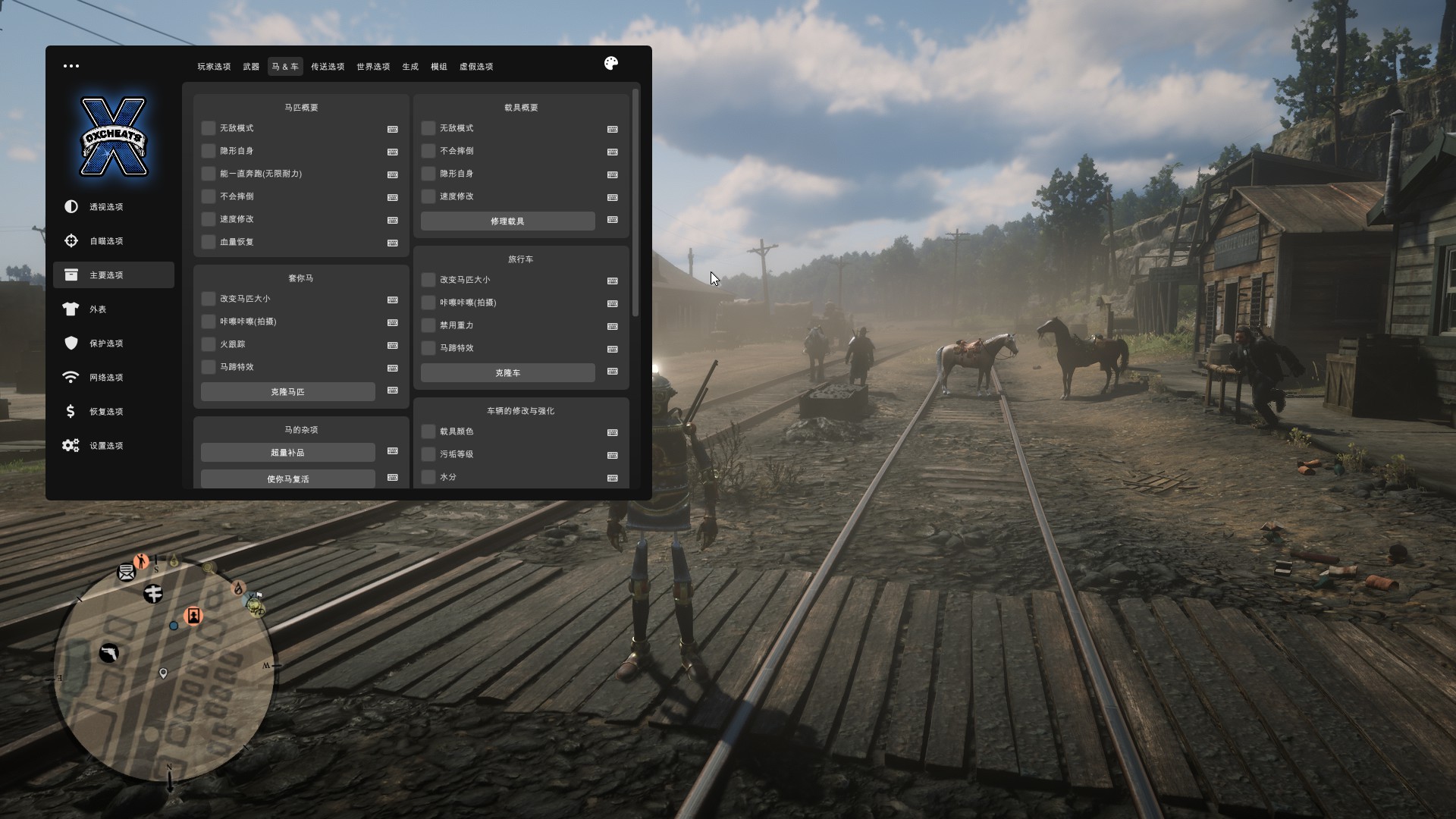Select 自瞄选项 in the sidebar

[106, 241]
